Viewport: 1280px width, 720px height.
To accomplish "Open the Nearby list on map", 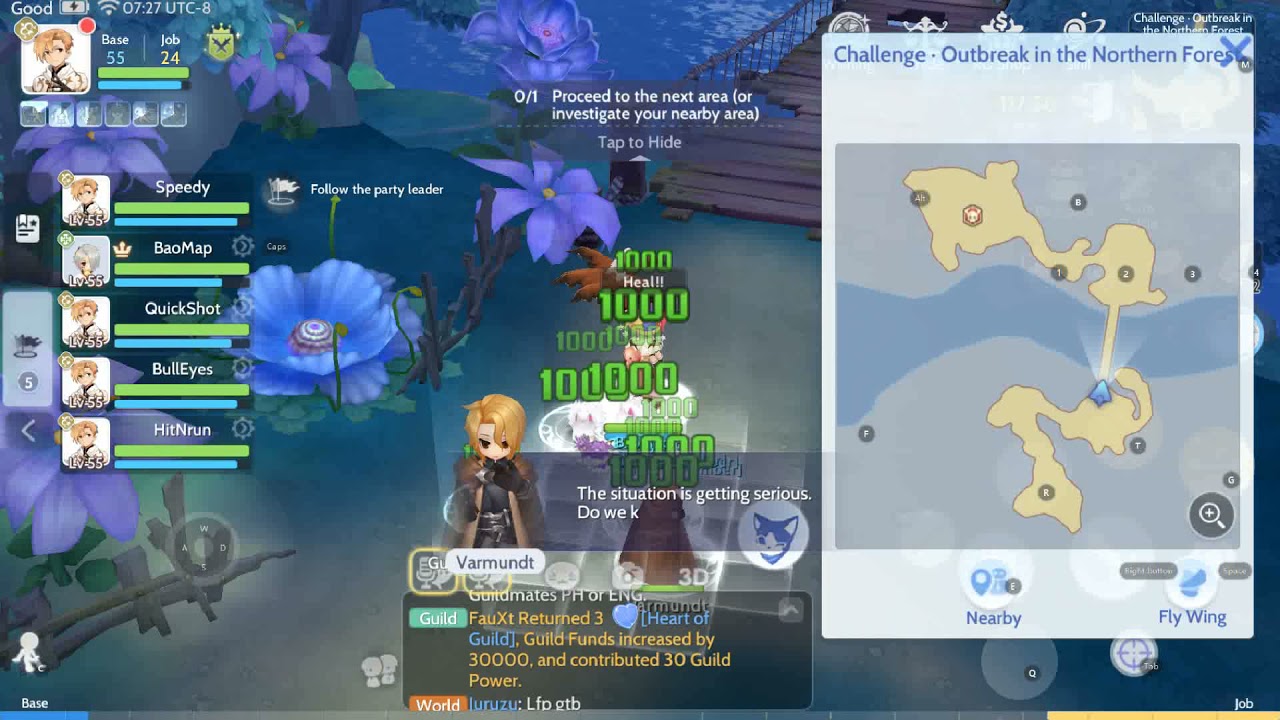I will 993,596.
